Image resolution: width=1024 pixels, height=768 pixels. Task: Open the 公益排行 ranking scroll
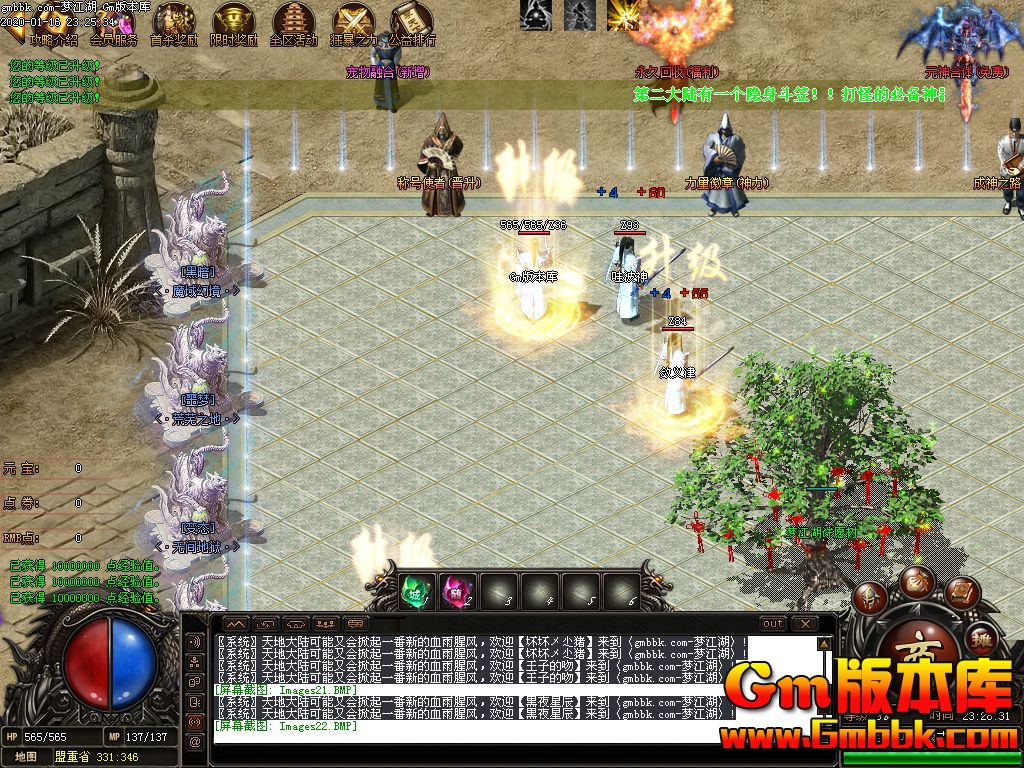tap(412, 22)
